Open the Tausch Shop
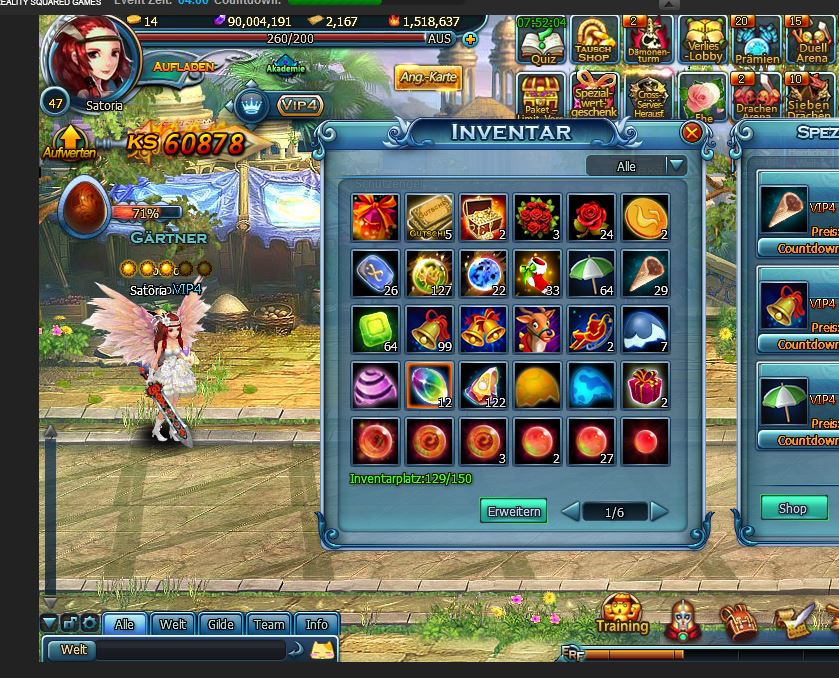The height and width of the screenshot is (678, 839). pos(594,42)
